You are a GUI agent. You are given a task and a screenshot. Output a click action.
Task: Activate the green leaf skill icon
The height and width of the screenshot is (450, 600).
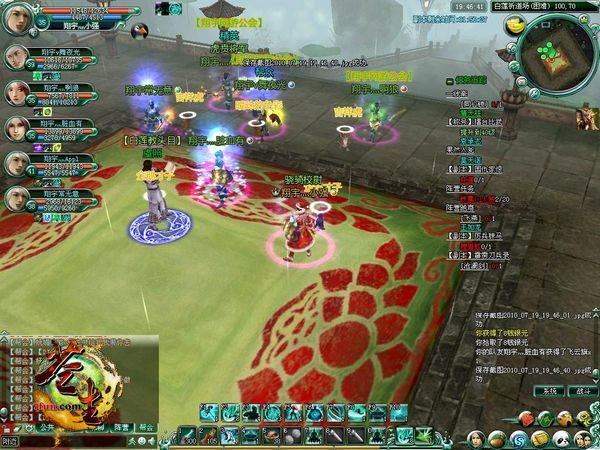(x=425, y=436)
